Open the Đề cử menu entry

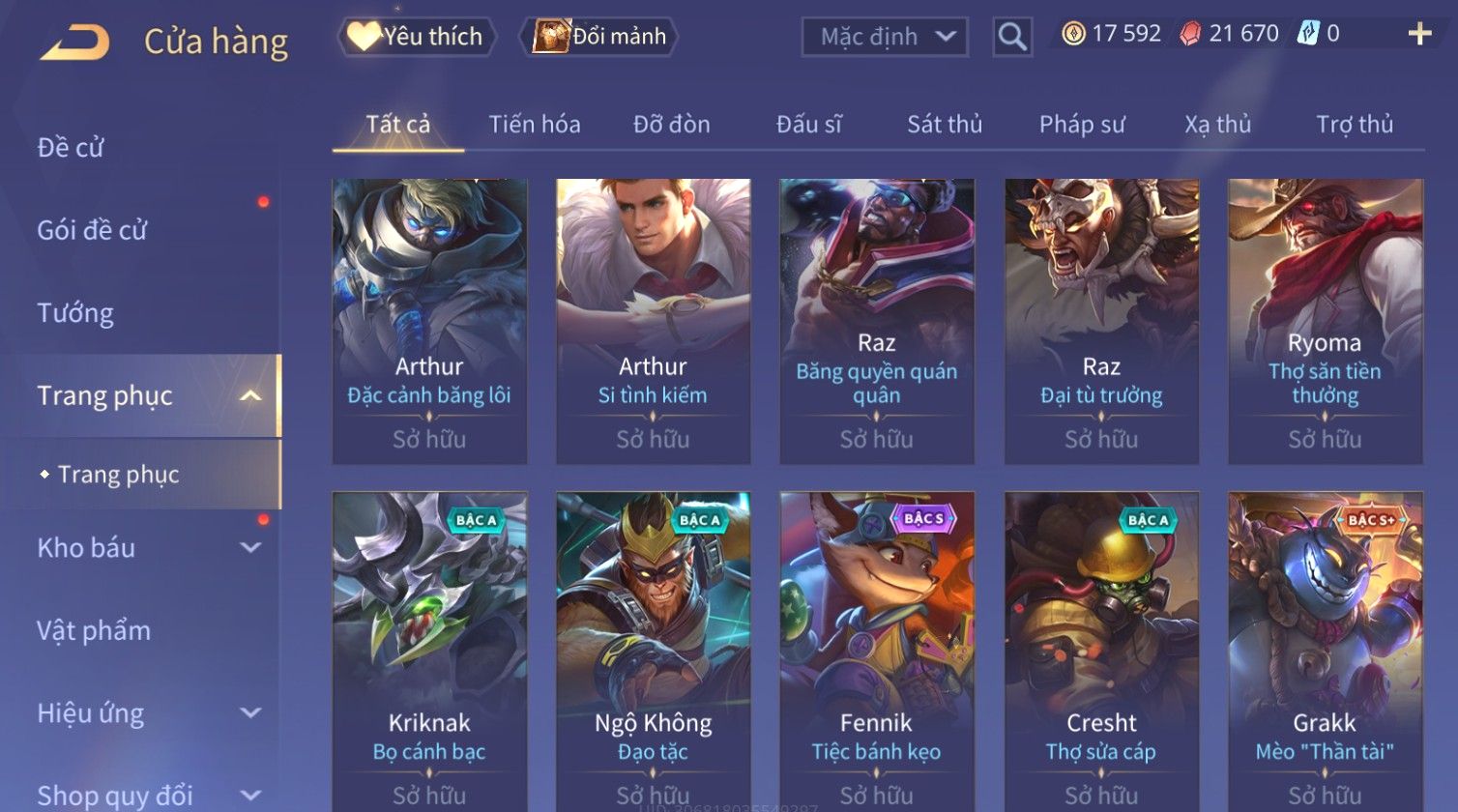tap(71, 148)
